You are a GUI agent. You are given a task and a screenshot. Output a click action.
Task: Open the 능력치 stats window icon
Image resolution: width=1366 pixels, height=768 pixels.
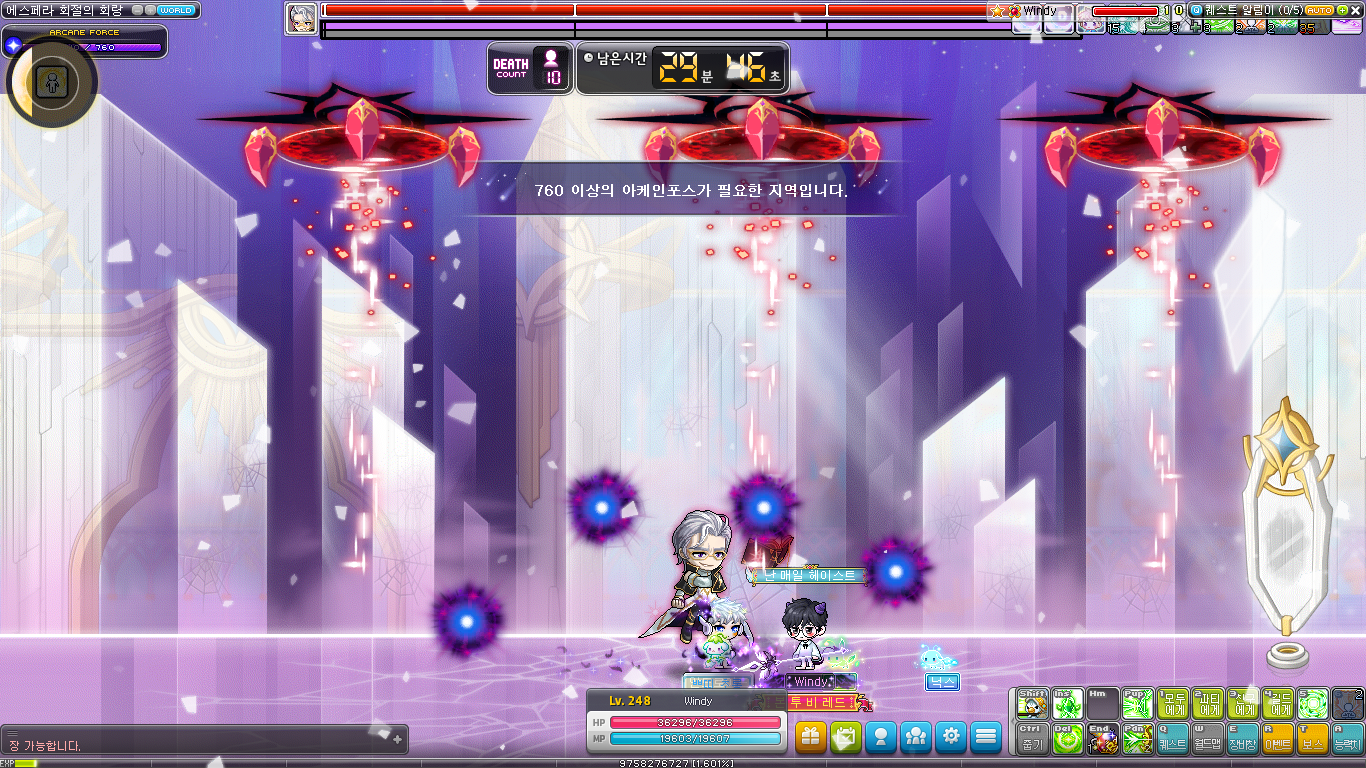tap(1348, 737)
